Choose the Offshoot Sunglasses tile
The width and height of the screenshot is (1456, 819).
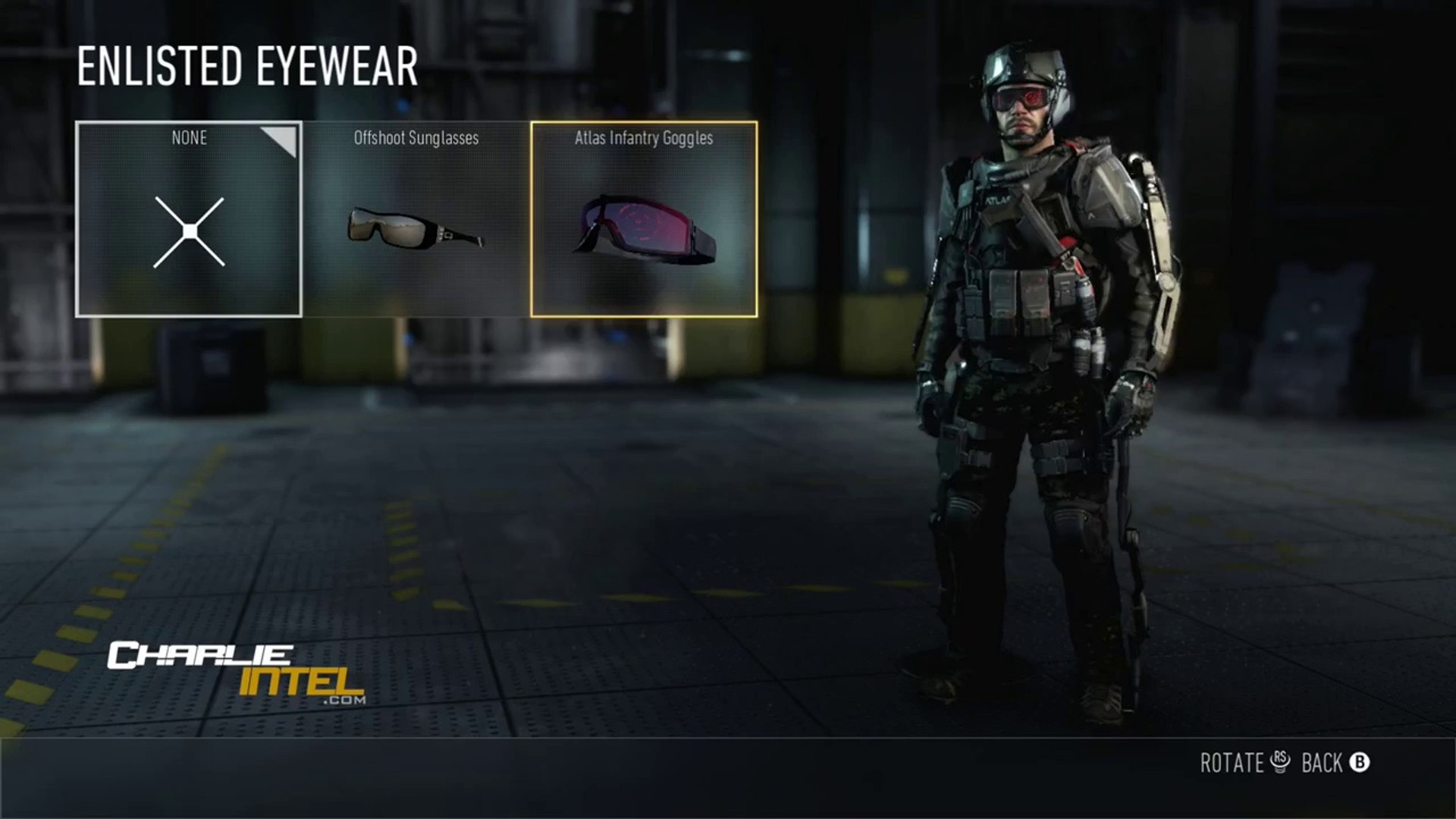coord(416,219)
